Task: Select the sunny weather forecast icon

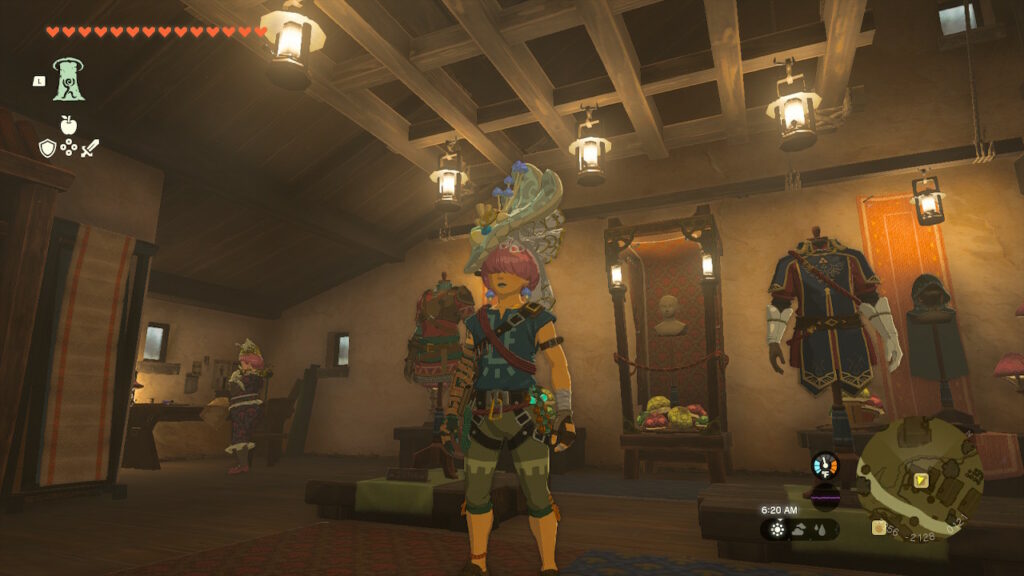Action: [x=778, y=529]
